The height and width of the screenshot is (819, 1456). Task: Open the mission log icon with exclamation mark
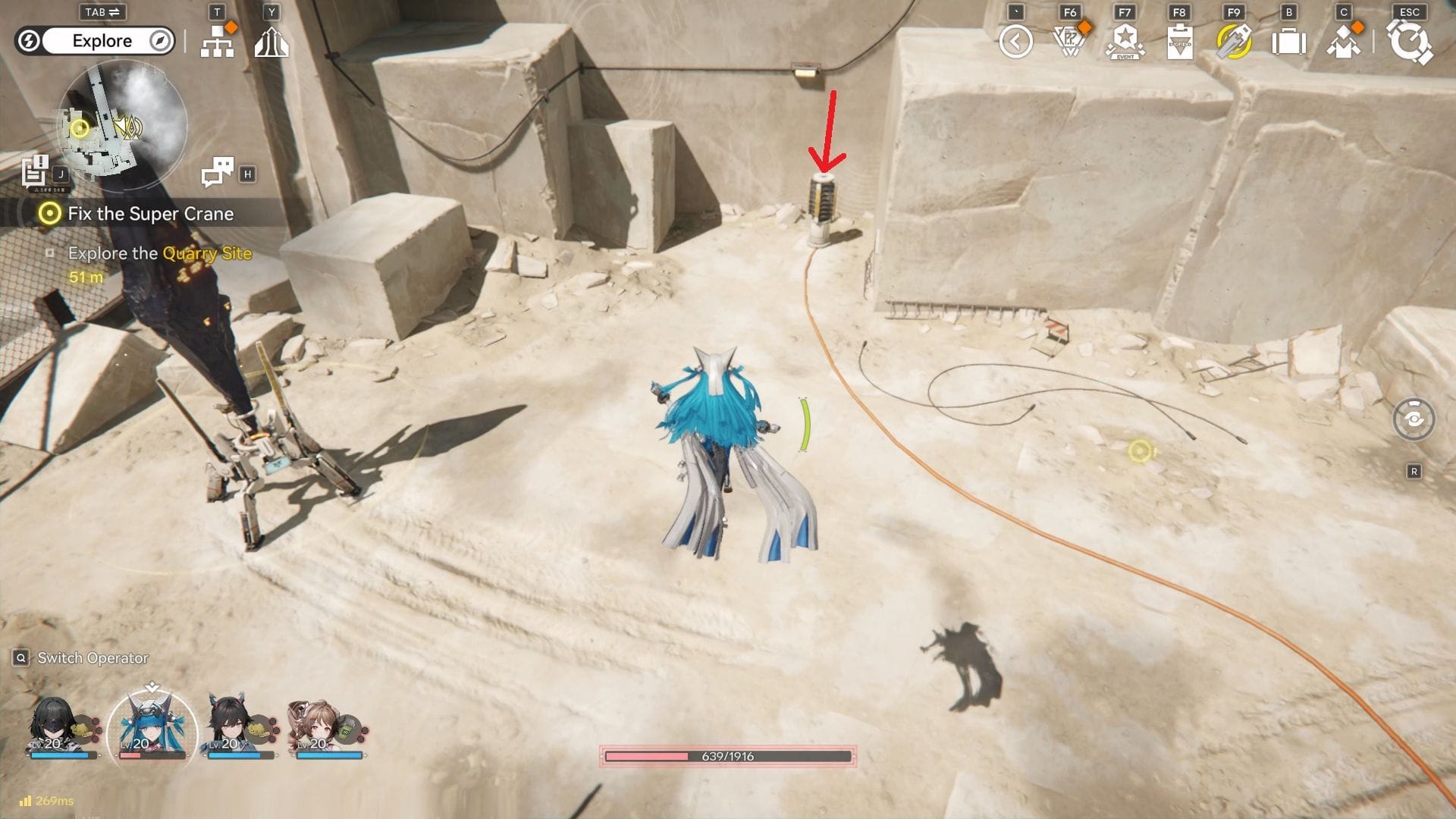coord(35,171)
